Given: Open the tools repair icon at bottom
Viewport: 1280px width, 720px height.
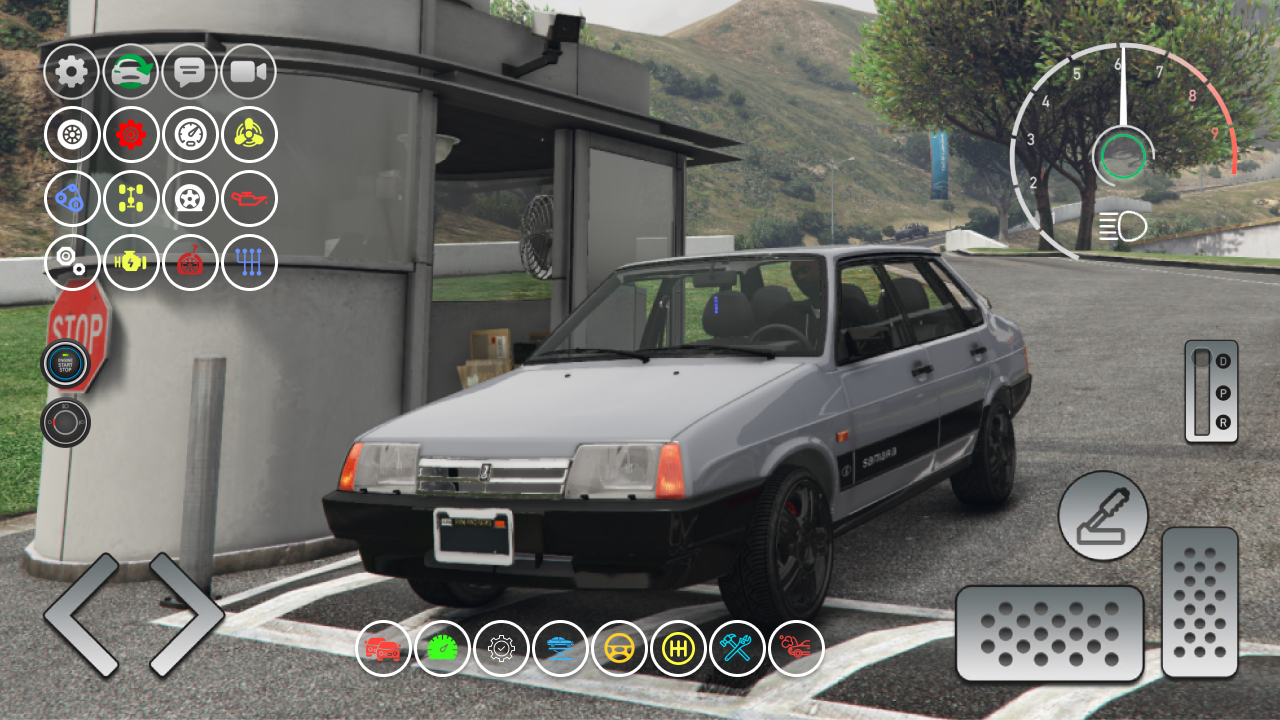Looking at the screenshot, I should 736,648.
